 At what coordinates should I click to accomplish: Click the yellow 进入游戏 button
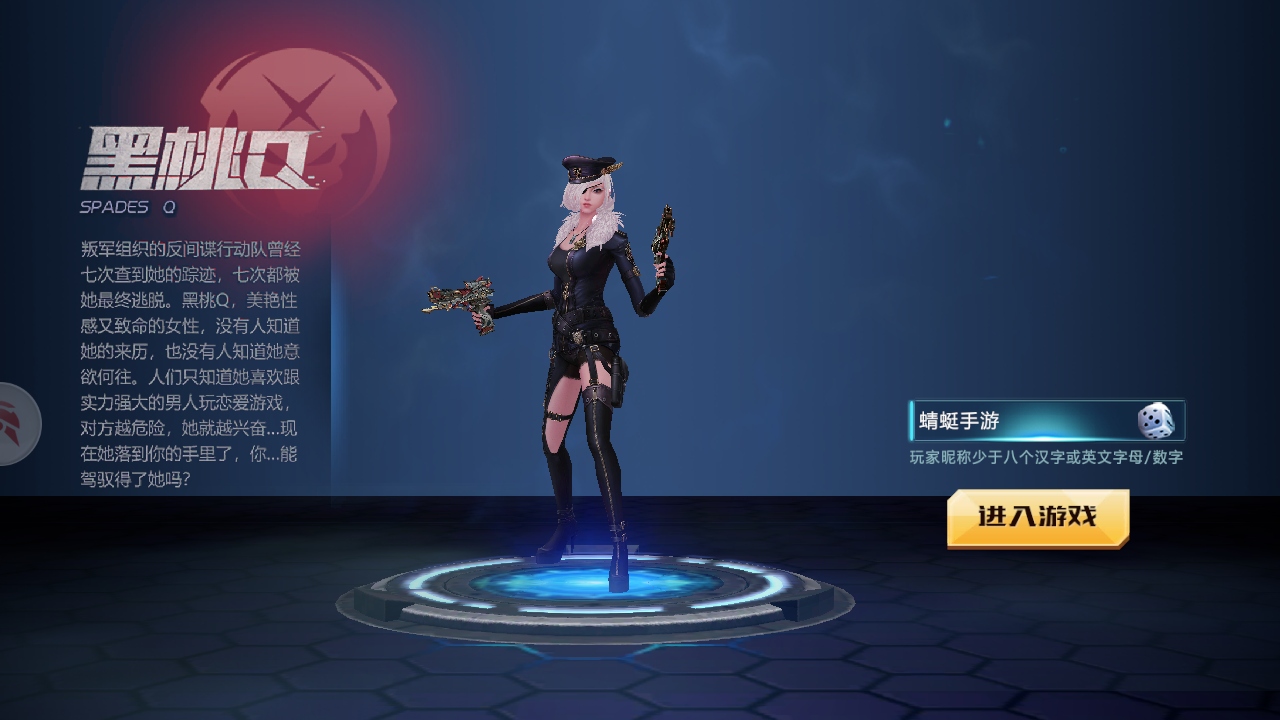[1038, 517]
